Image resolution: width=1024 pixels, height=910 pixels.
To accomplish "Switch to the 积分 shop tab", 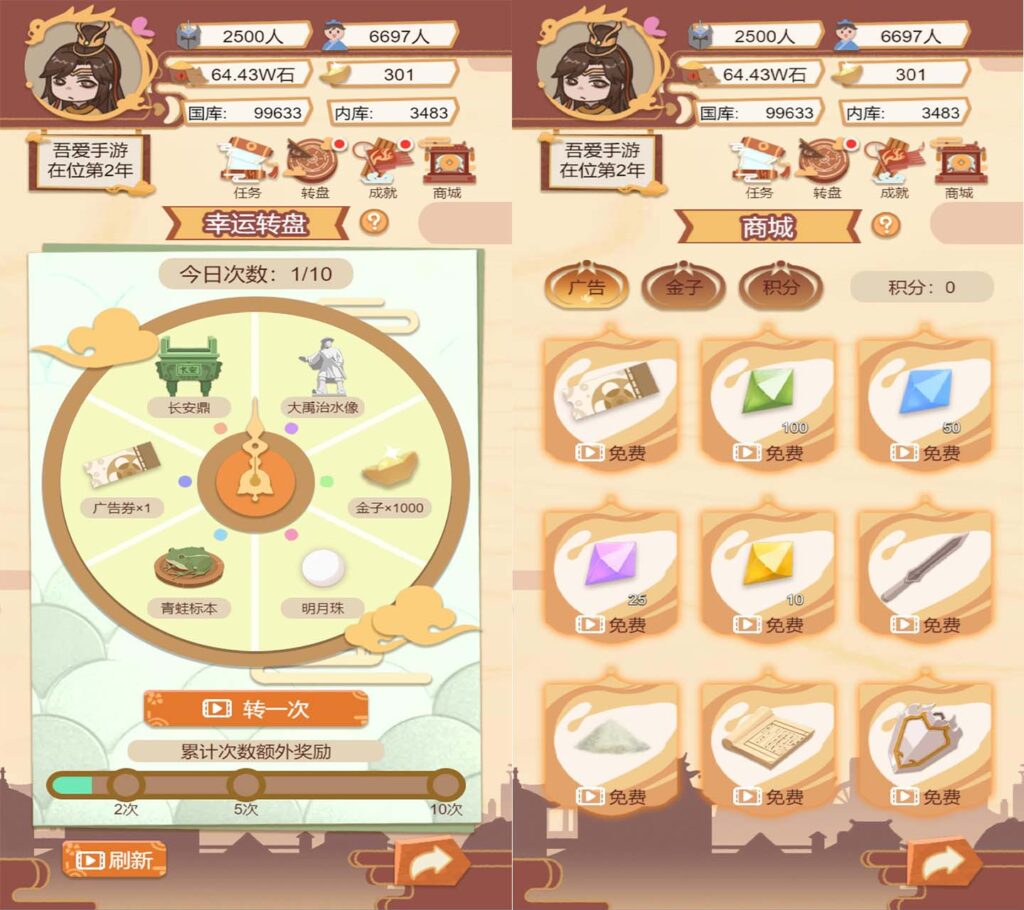I will 780,288.
